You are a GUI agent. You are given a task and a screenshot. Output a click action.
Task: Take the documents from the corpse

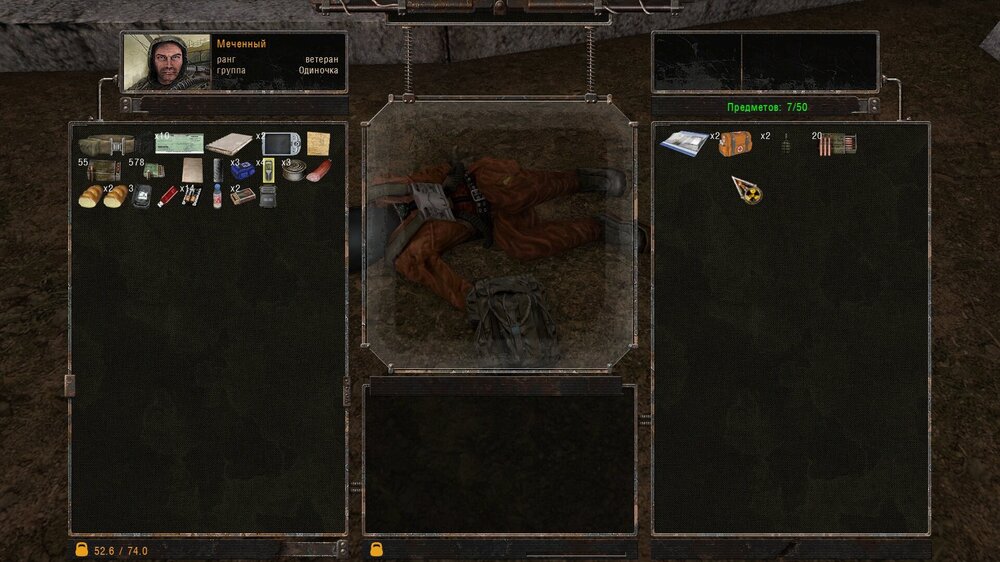(684, 143)
